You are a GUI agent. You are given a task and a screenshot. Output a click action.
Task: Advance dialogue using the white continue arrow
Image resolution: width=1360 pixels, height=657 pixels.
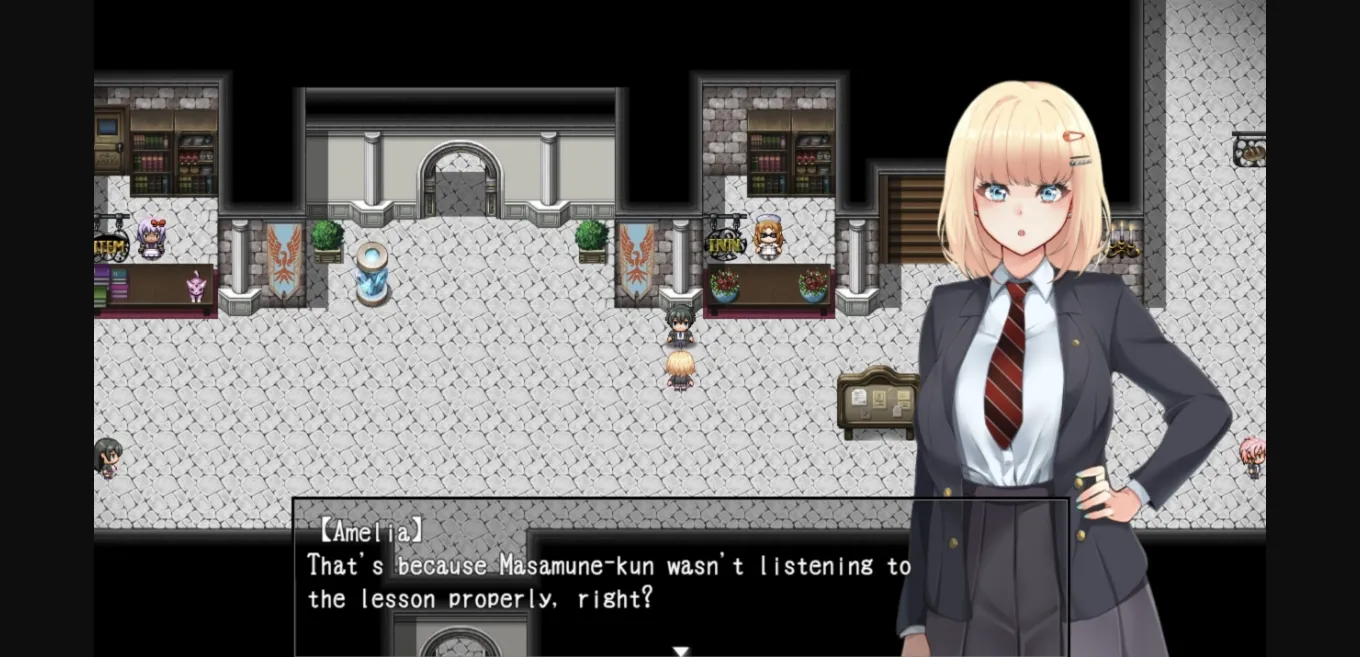click(681, 651)
